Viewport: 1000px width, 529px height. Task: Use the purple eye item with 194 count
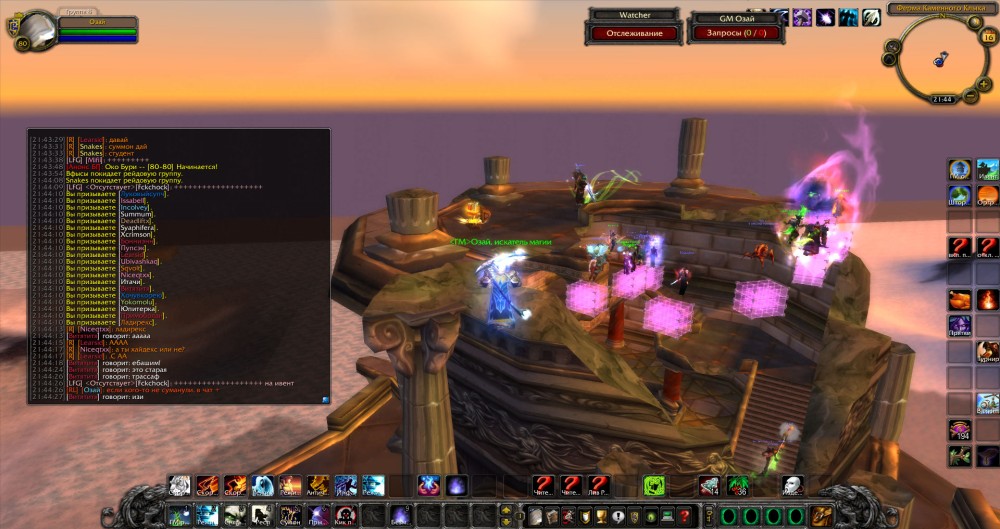point(959,429)
